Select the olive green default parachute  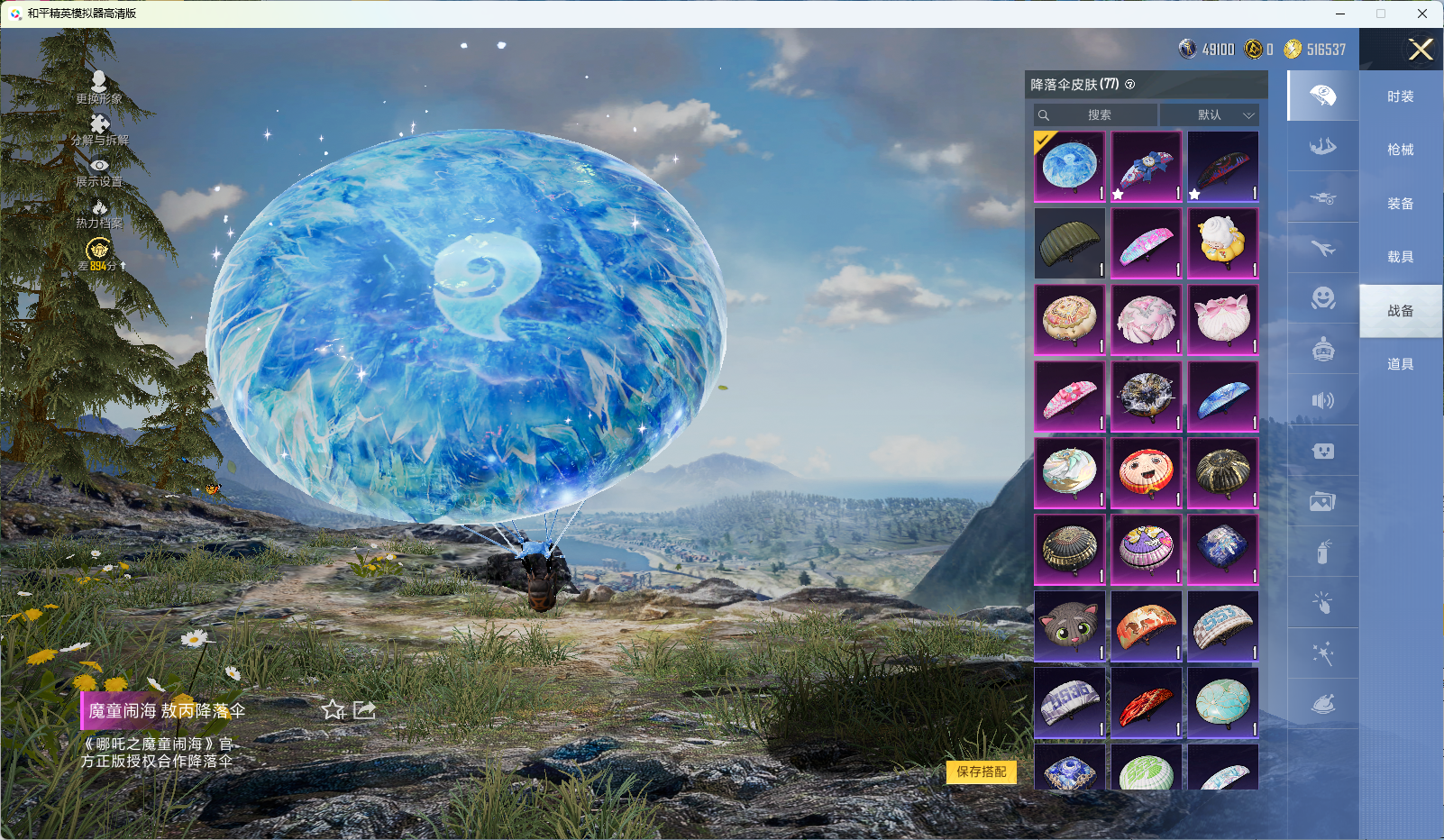[1070, 243]
